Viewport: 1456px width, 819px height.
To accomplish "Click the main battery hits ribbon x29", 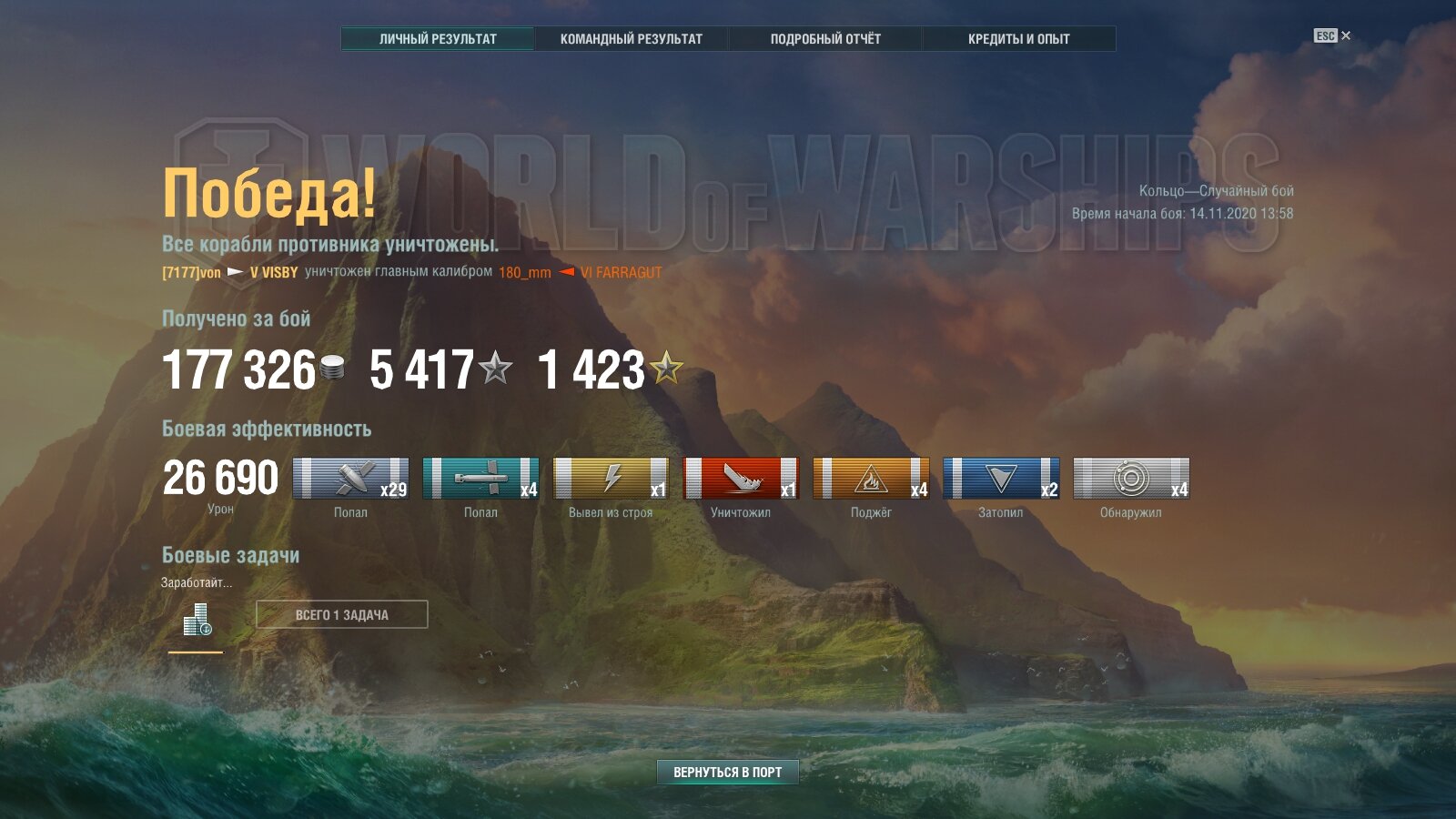I will click(x=350, y=479).
